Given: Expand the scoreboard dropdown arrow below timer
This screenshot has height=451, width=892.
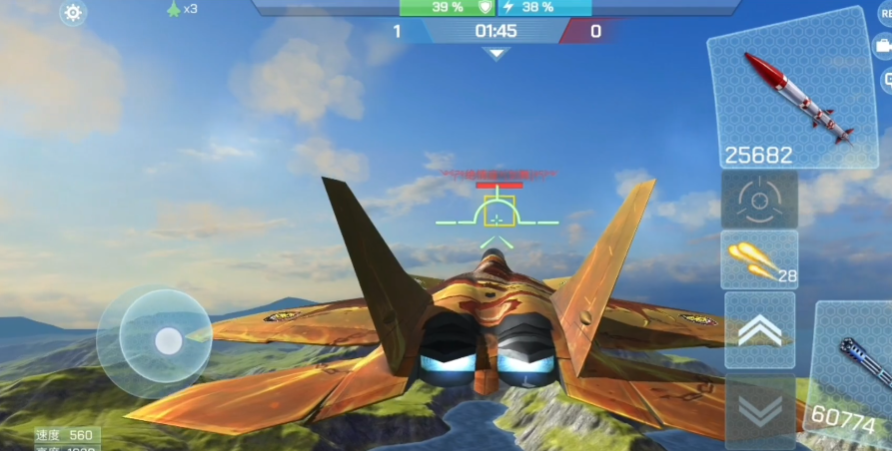Looking at the screenshot, I should click(496, 53).
